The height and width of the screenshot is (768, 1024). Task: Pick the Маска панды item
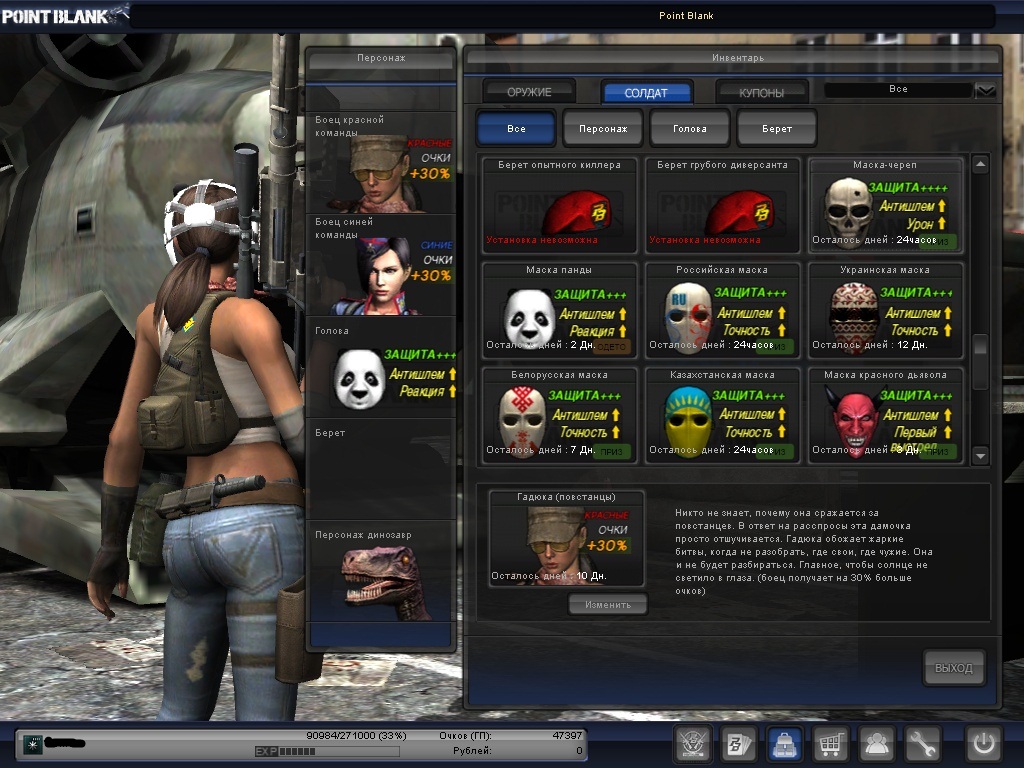pyautogui.click(x=559, y=310)
